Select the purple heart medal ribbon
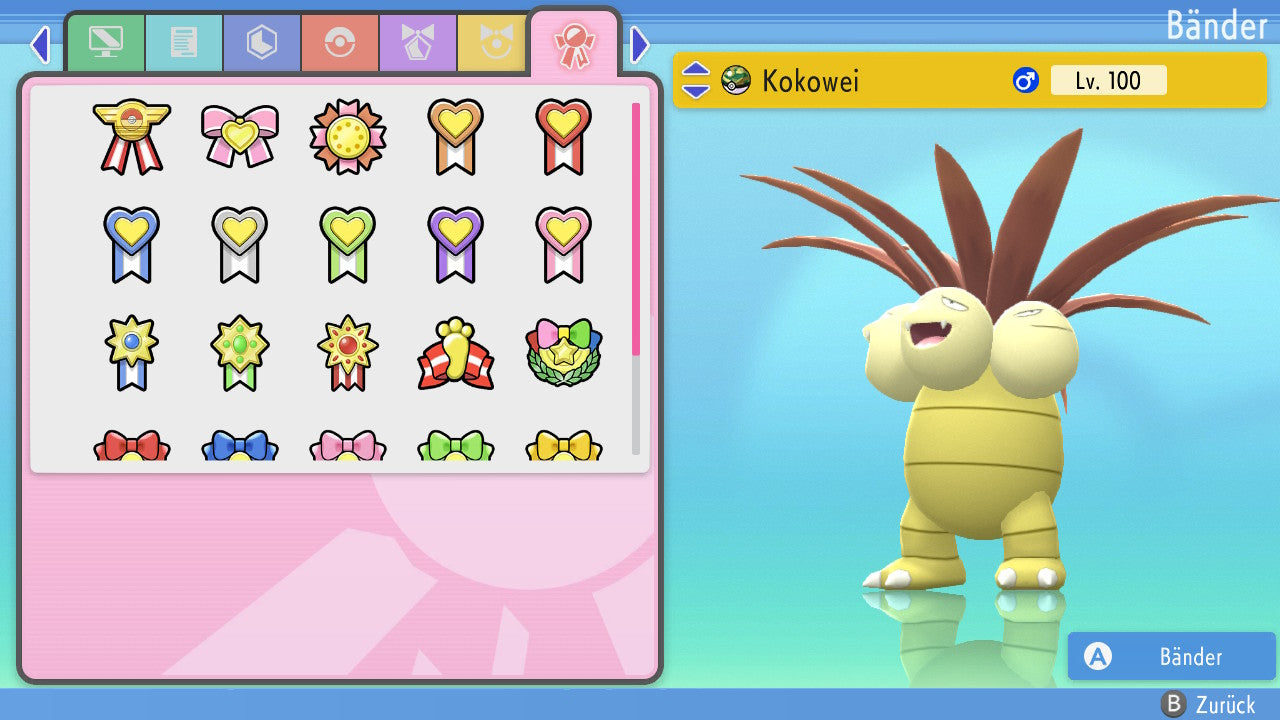The width and height of the screenshot is (1280, 720). (x=455, y=244)
